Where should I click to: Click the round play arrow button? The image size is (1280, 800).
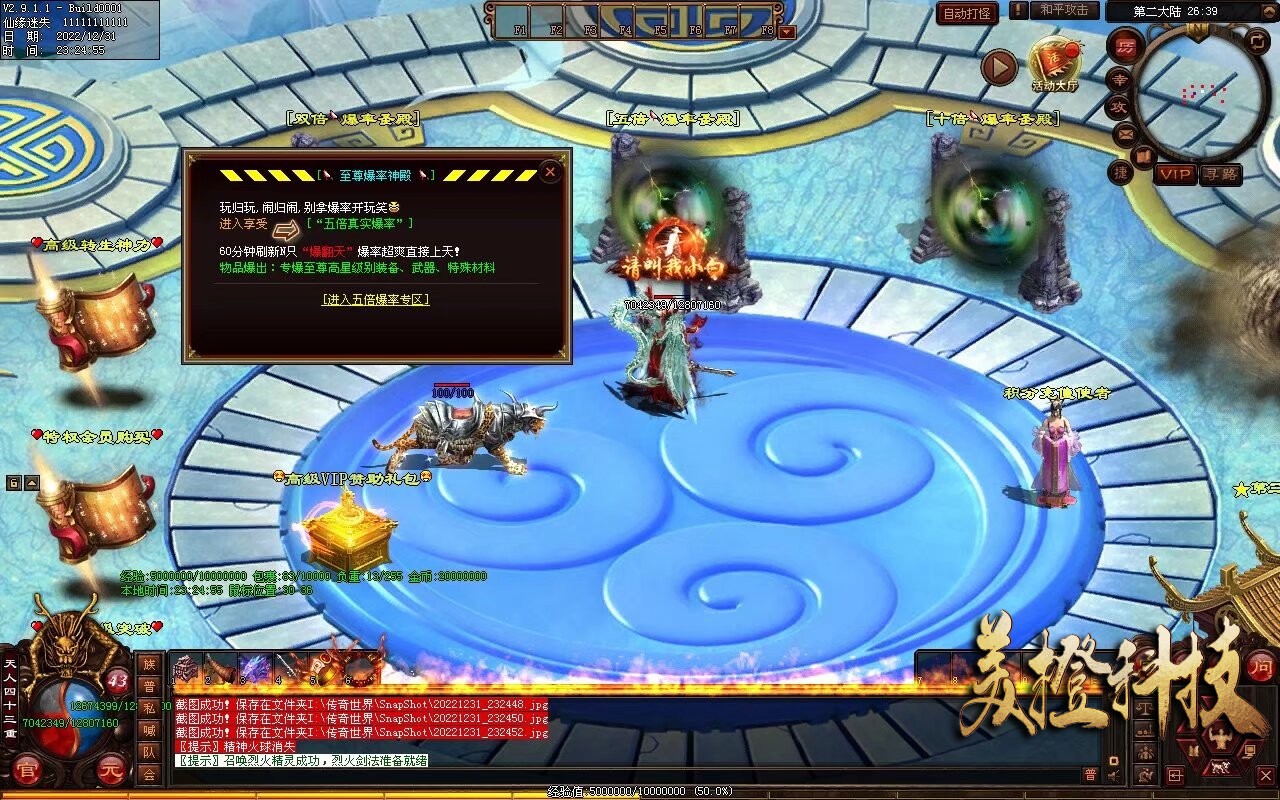coord(998,67)
